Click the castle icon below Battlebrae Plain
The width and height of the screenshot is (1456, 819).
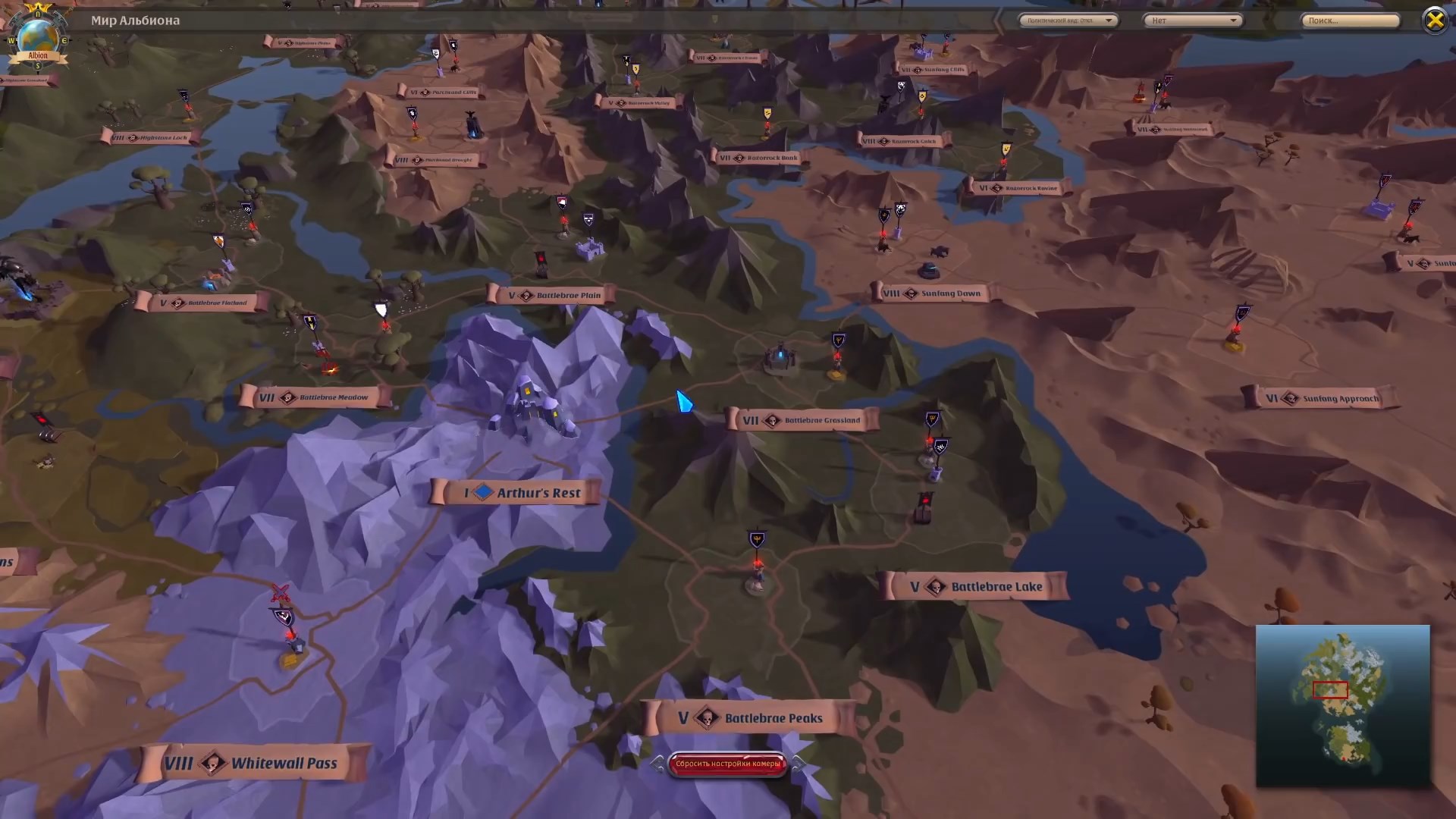click(x=591, y=249)
